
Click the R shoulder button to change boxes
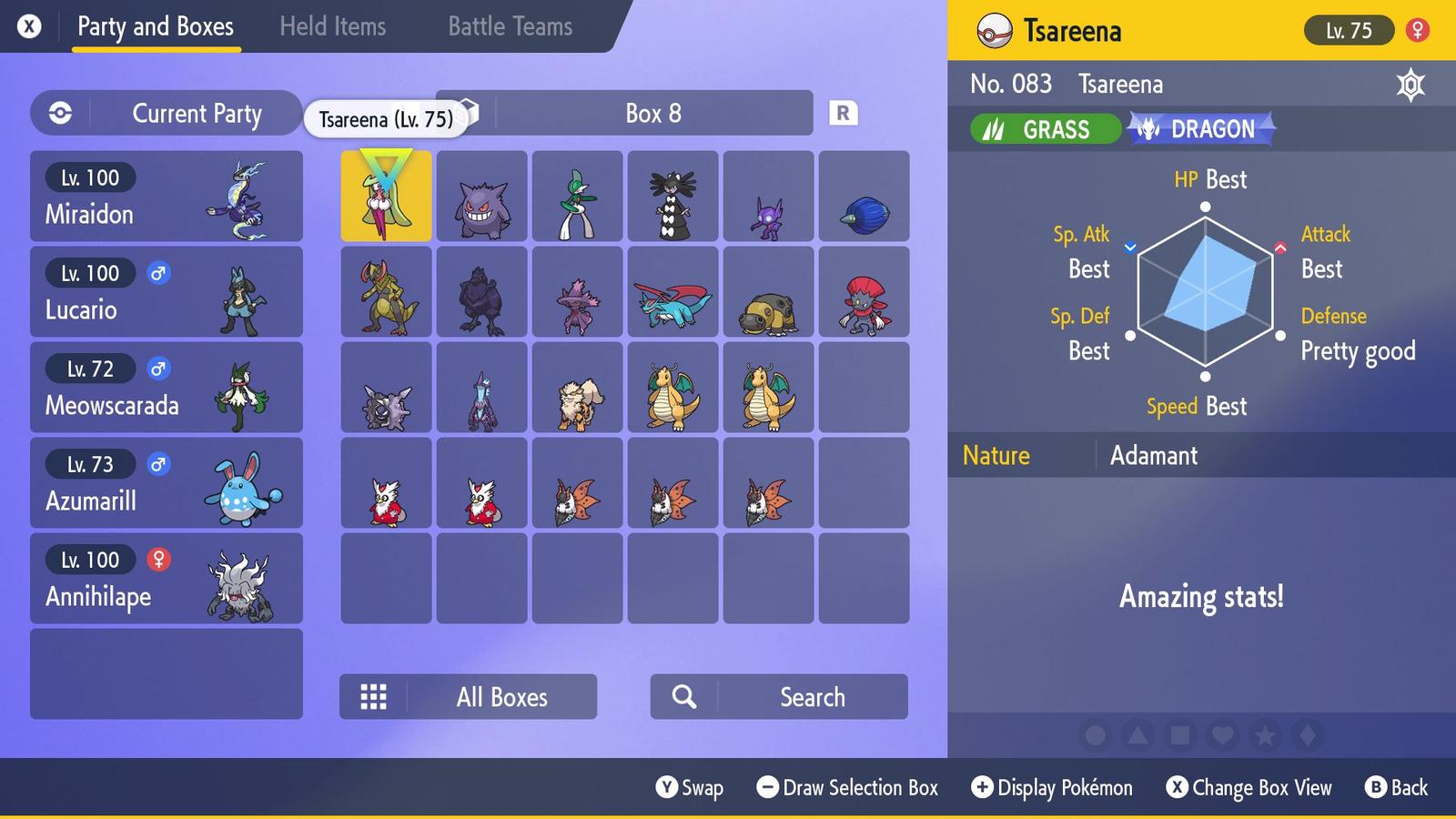coord(844,113)
